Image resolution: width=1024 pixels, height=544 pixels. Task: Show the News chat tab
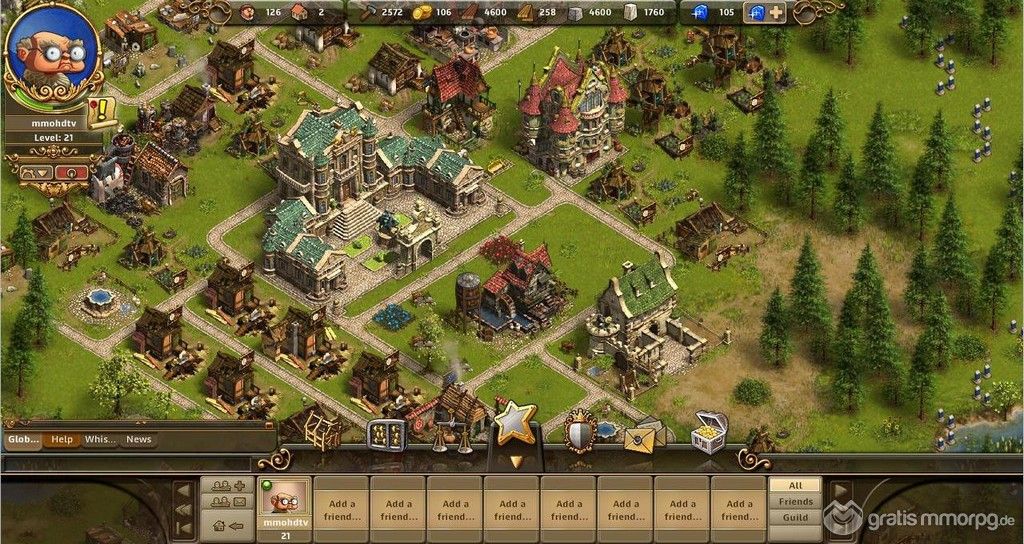click(x=139, y=439)
